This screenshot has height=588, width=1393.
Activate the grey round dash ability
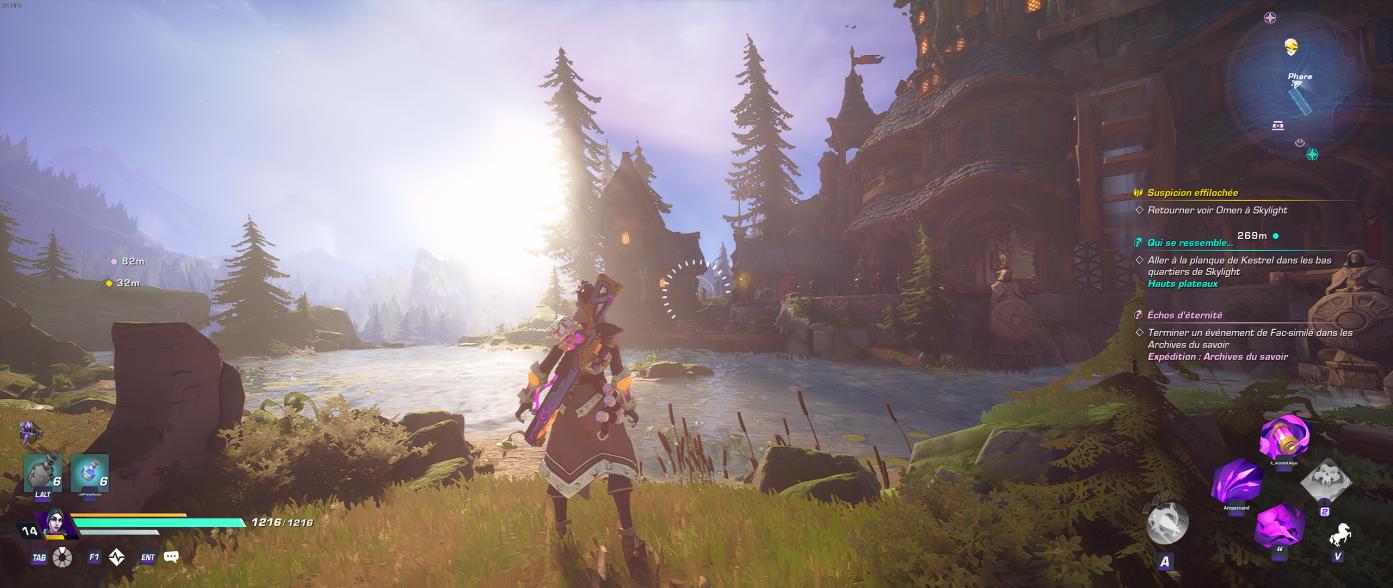1167,523
